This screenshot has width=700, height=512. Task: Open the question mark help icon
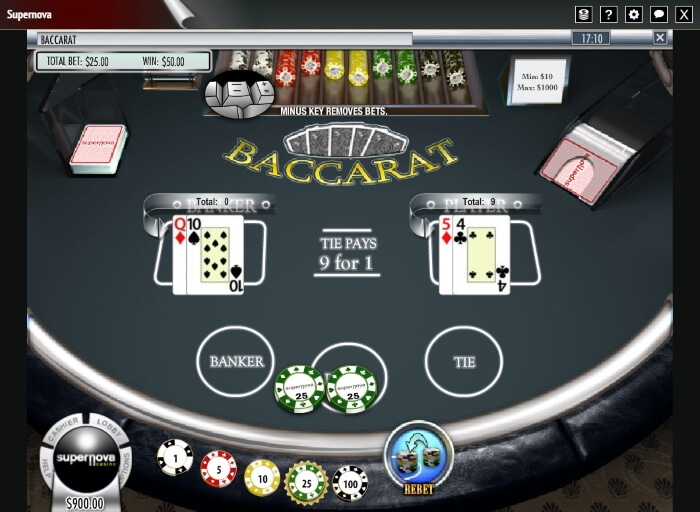pos(609,14)
